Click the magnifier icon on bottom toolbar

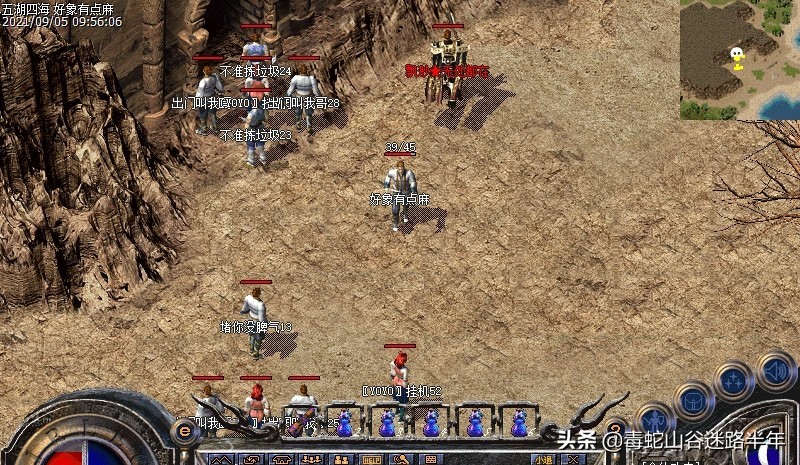pos(401,460)
